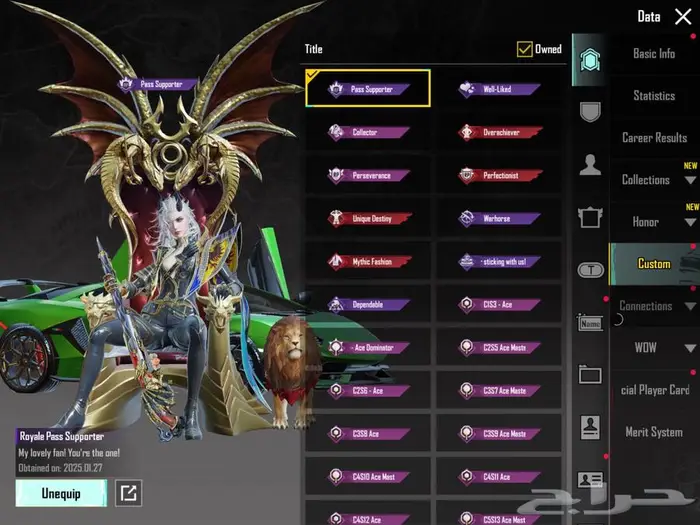Viewport: 700px width, 525px height.
Task: Close the Data panel
Action: click(x=683, y=16)
